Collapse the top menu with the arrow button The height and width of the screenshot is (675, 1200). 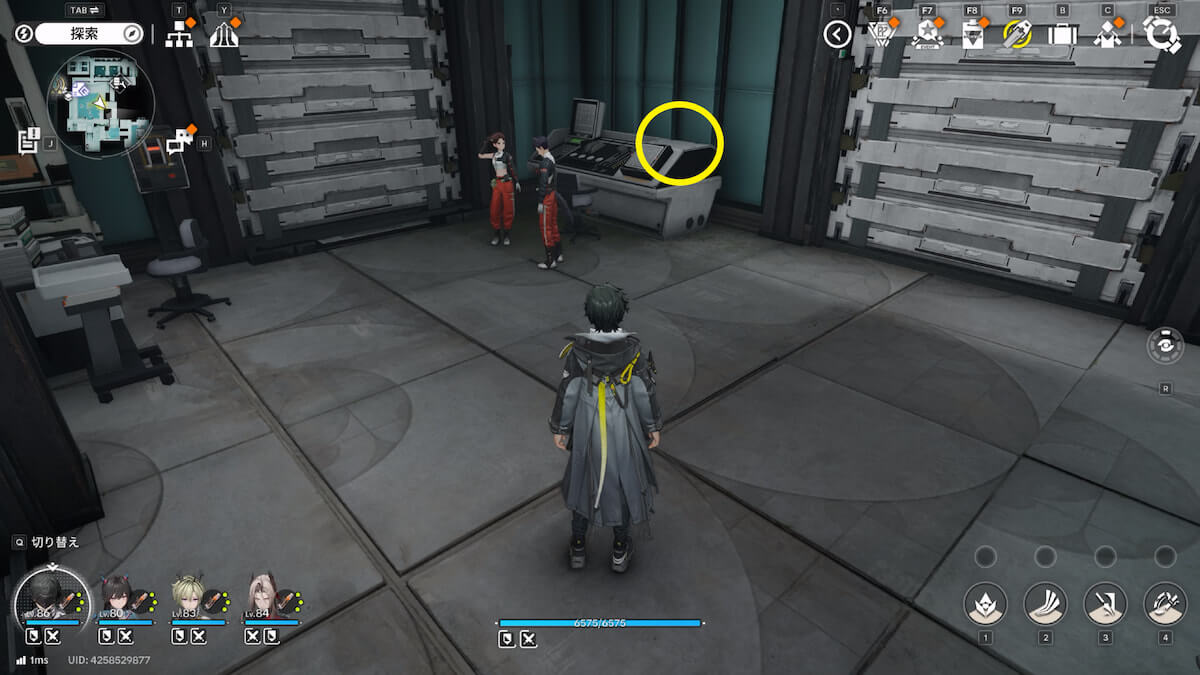pos(837,35)
